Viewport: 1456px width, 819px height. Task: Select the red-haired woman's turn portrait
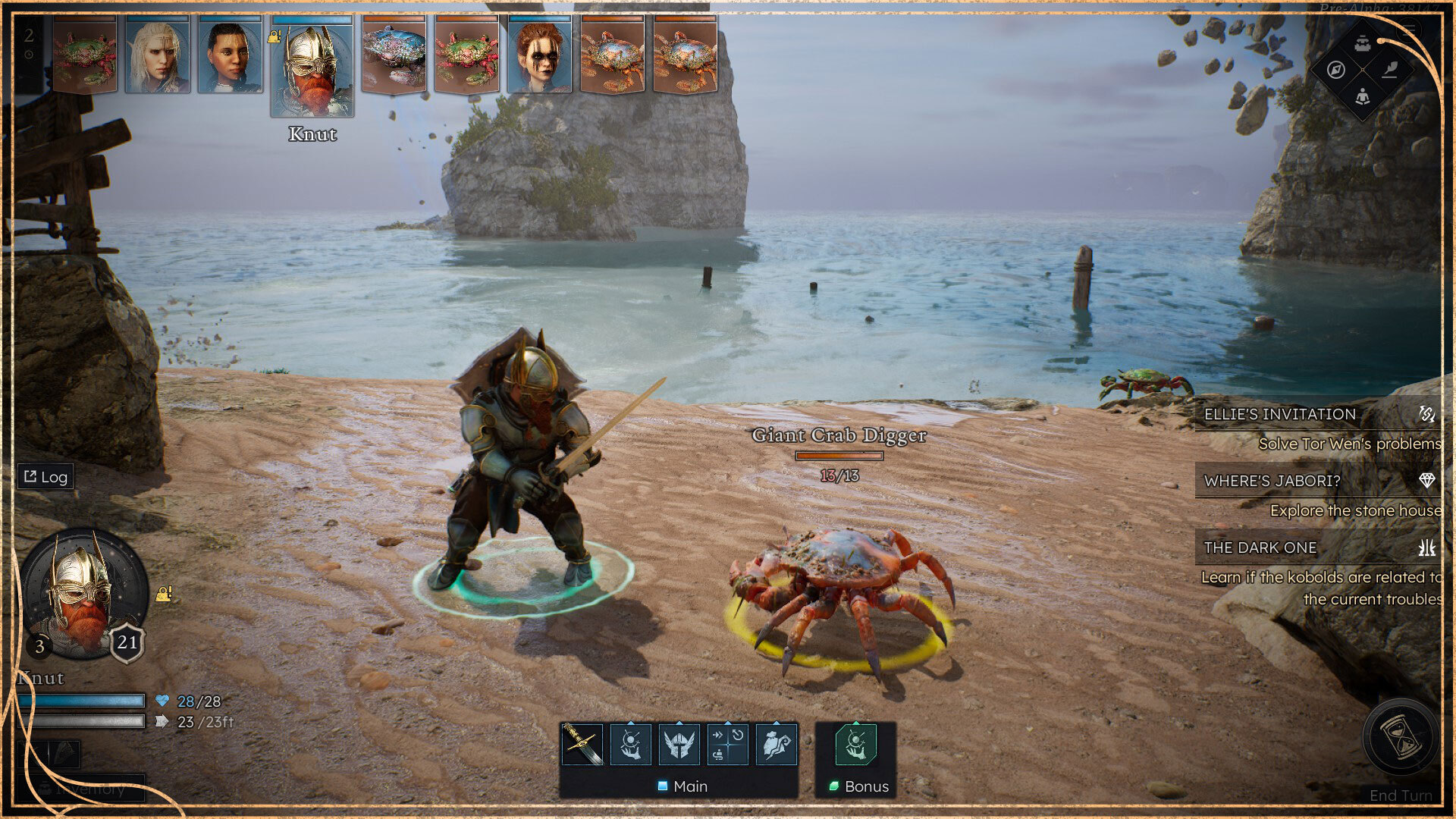(x=539, y=55)
